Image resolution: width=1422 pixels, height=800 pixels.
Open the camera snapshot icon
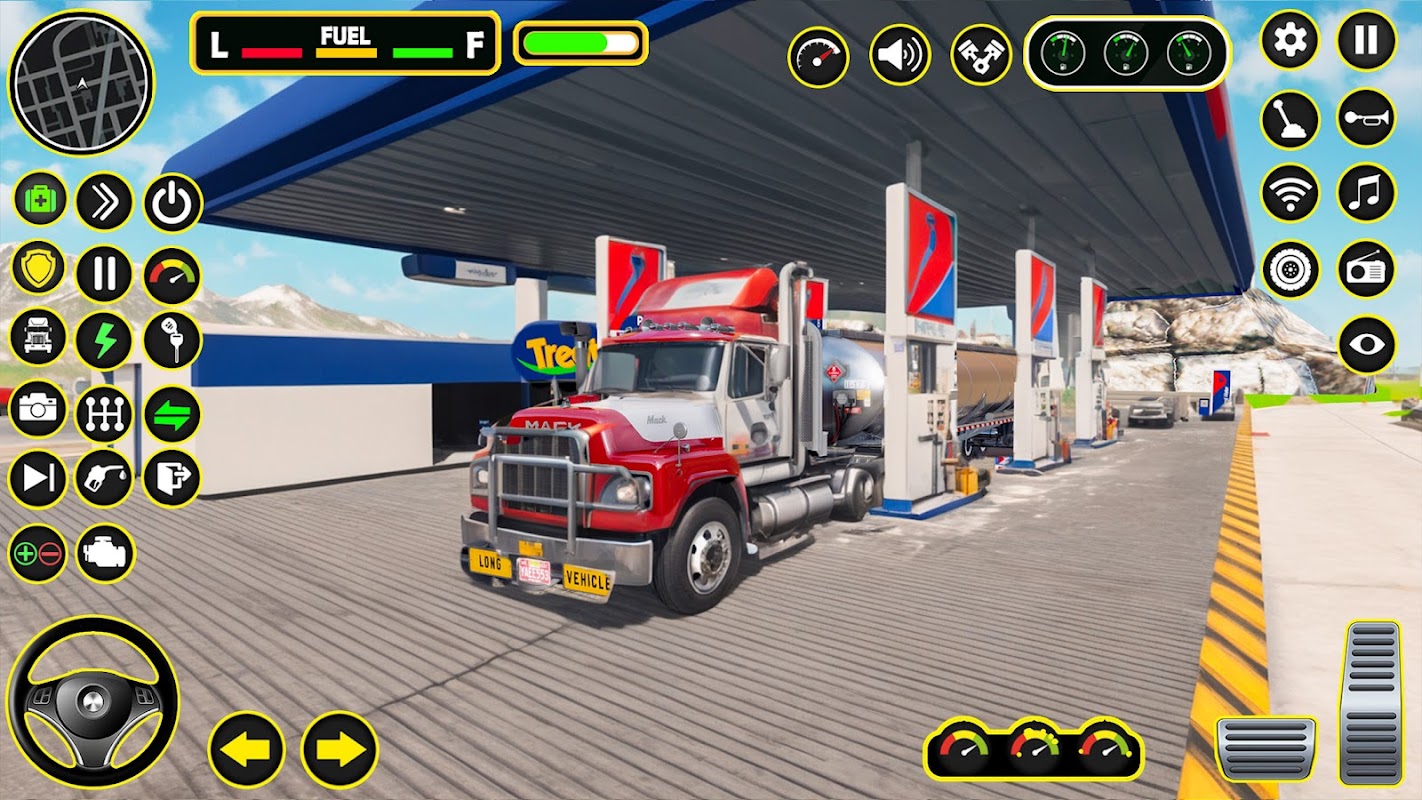(38, 410)
